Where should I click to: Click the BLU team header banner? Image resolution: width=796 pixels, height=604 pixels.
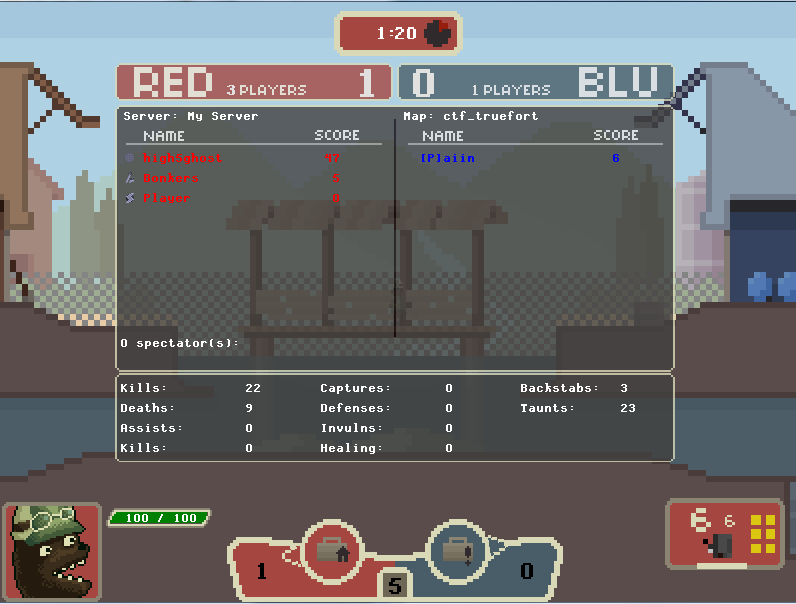(x=536, y=83)
